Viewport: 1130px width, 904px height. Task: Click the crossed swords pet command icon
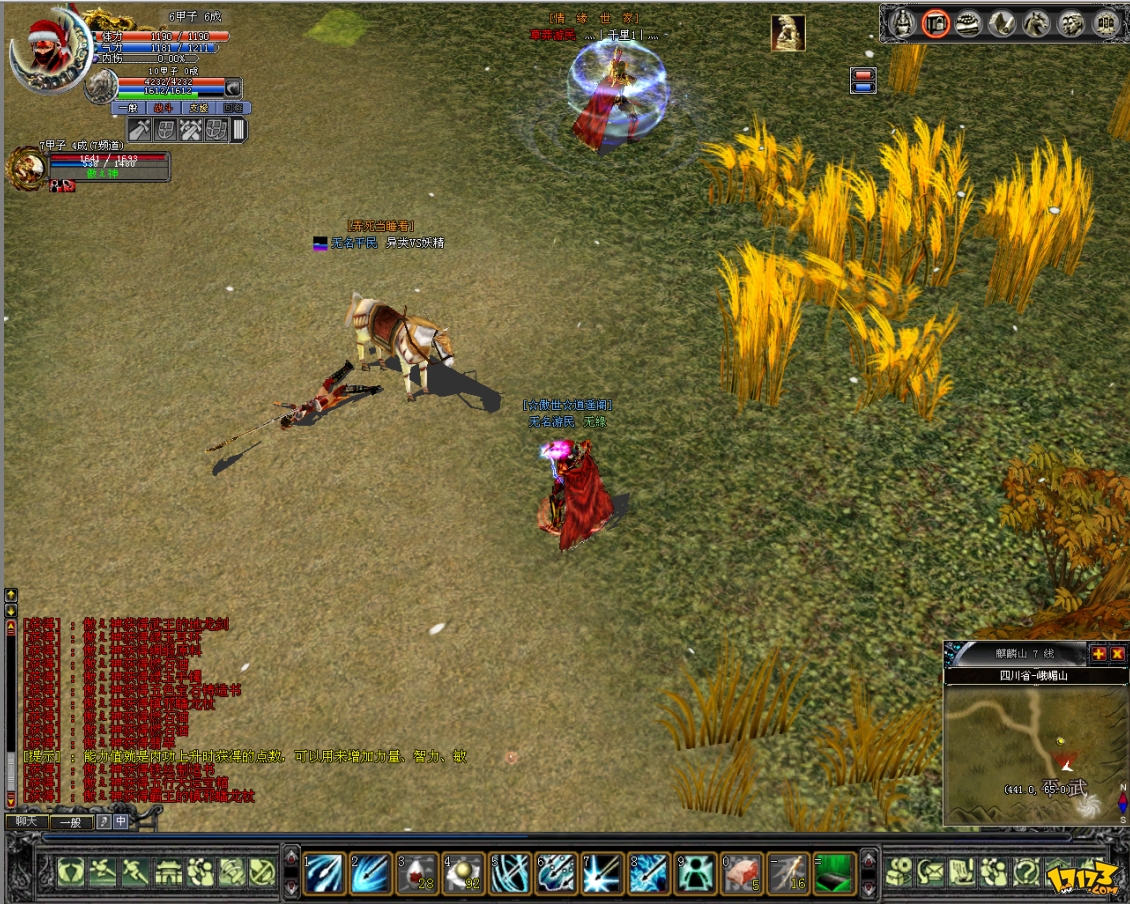click(x=190, y=130)
